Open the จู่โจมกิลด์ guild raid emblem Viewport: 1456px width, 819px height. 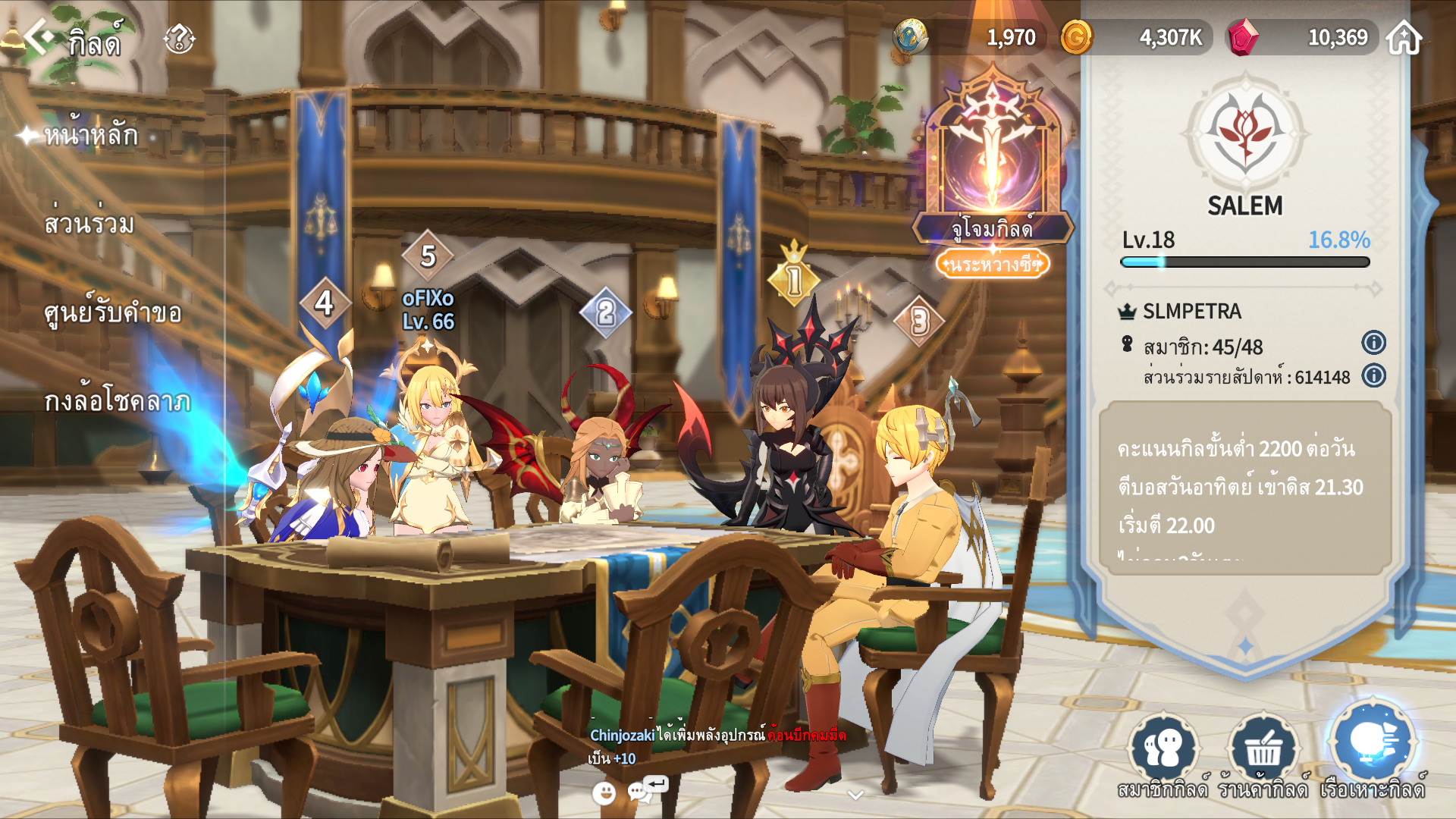[993, 159]
